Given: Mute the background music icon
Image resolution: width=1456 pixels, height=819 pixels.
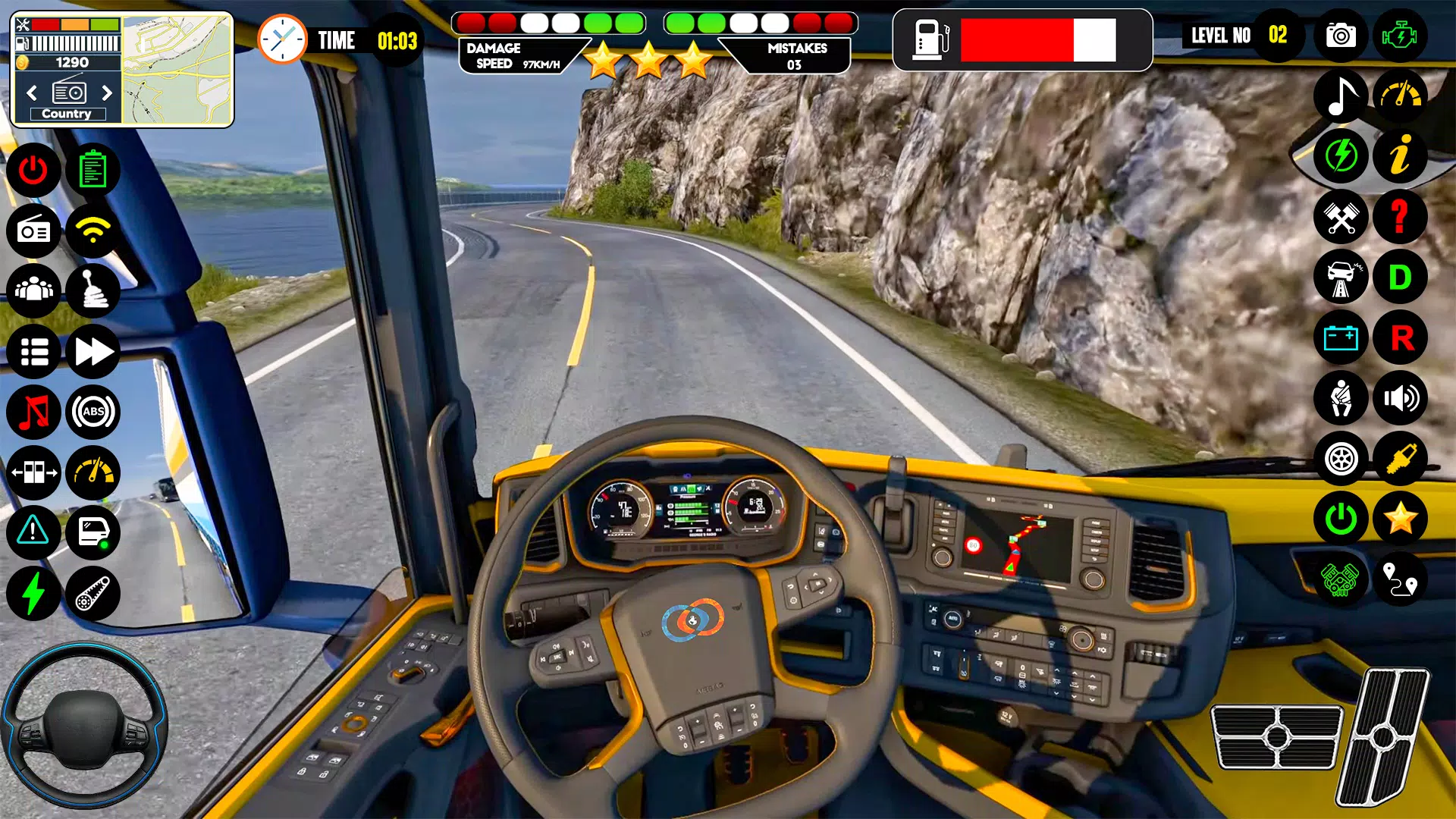Looking at the screenshot, I should pos(33,412).
